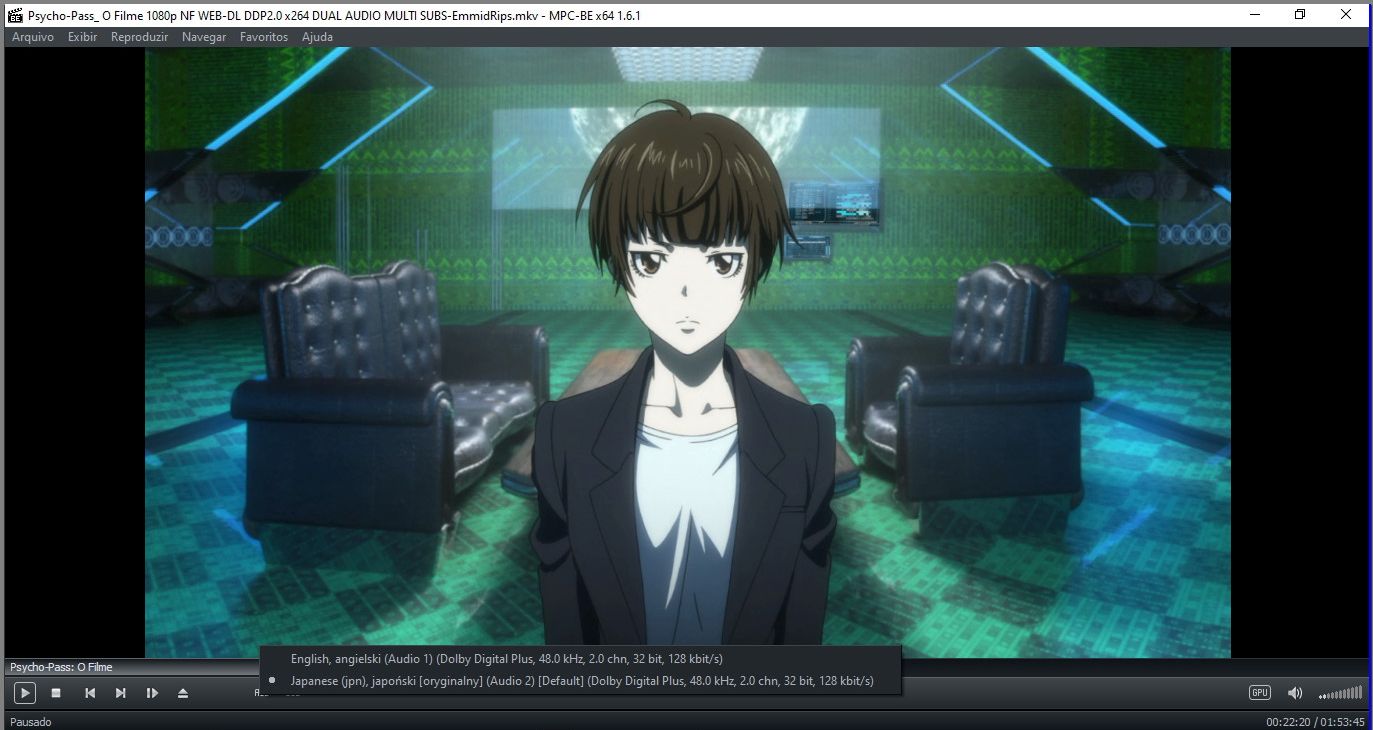This screenshot has width=1373, height=730.
Task: Skip to the previous file
Action: [x=90, y=693]
